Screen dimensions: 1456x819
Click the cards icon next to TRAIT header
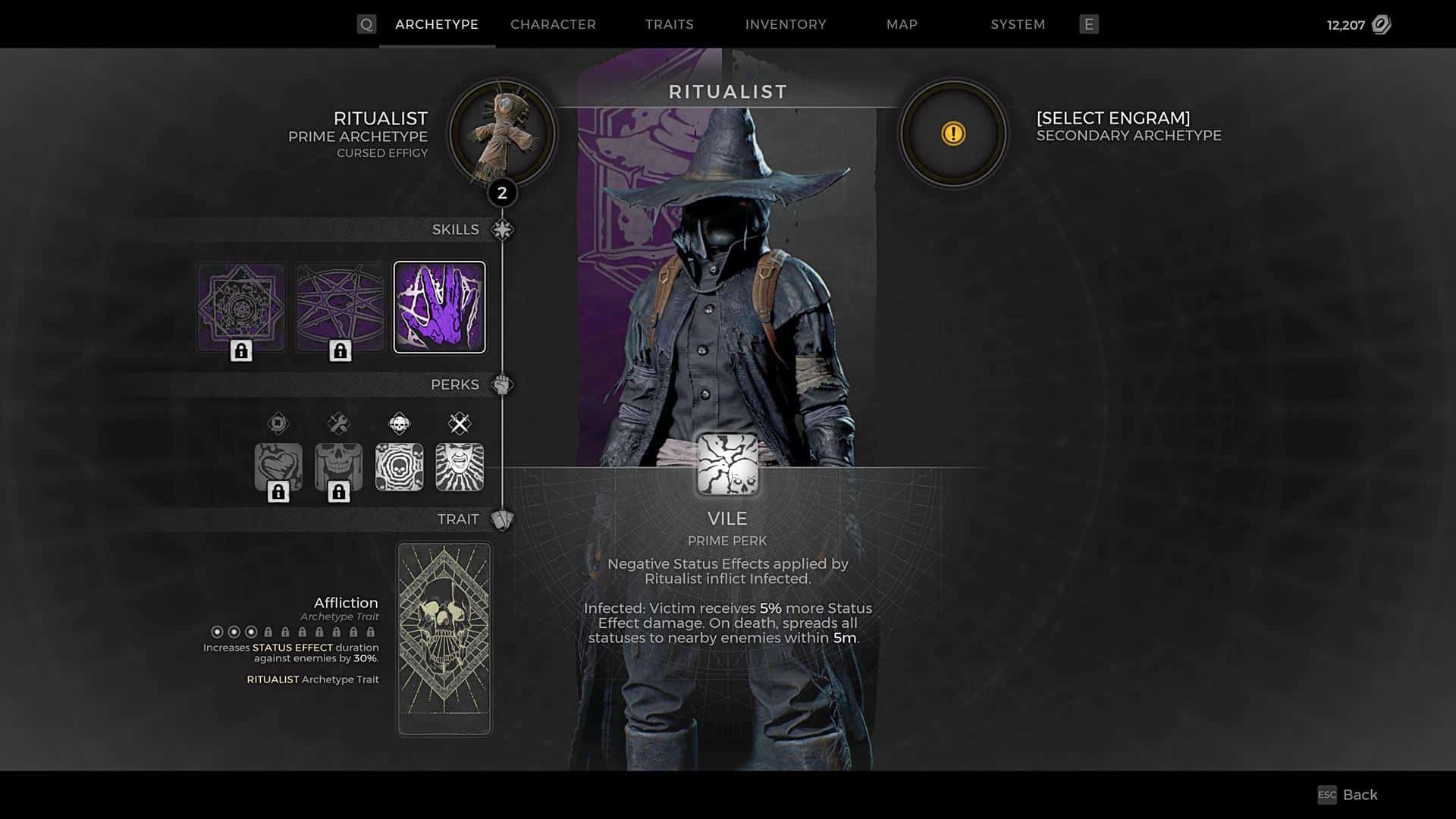pos(504,519)
